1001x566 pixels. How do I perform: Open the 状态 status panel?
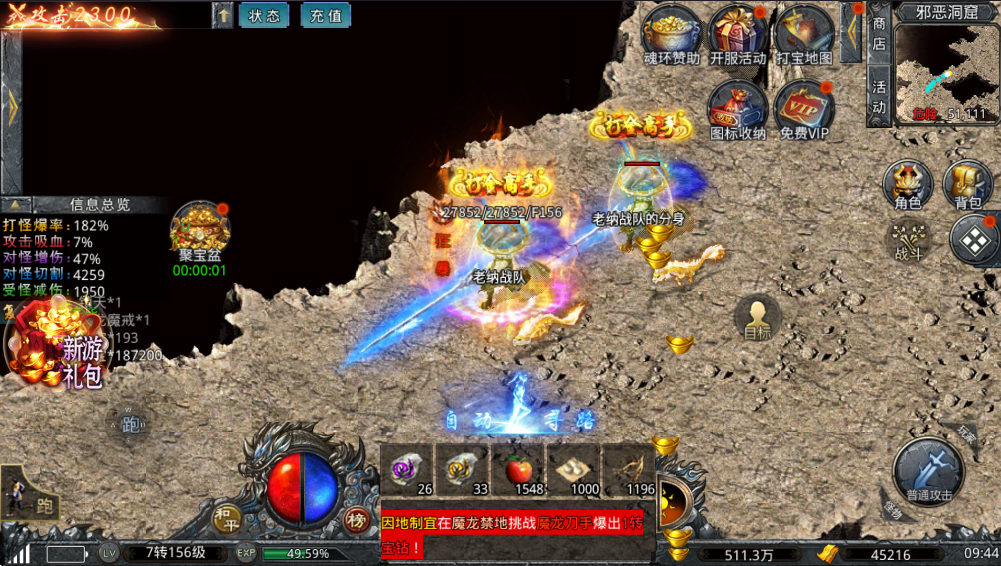point(264,15)
